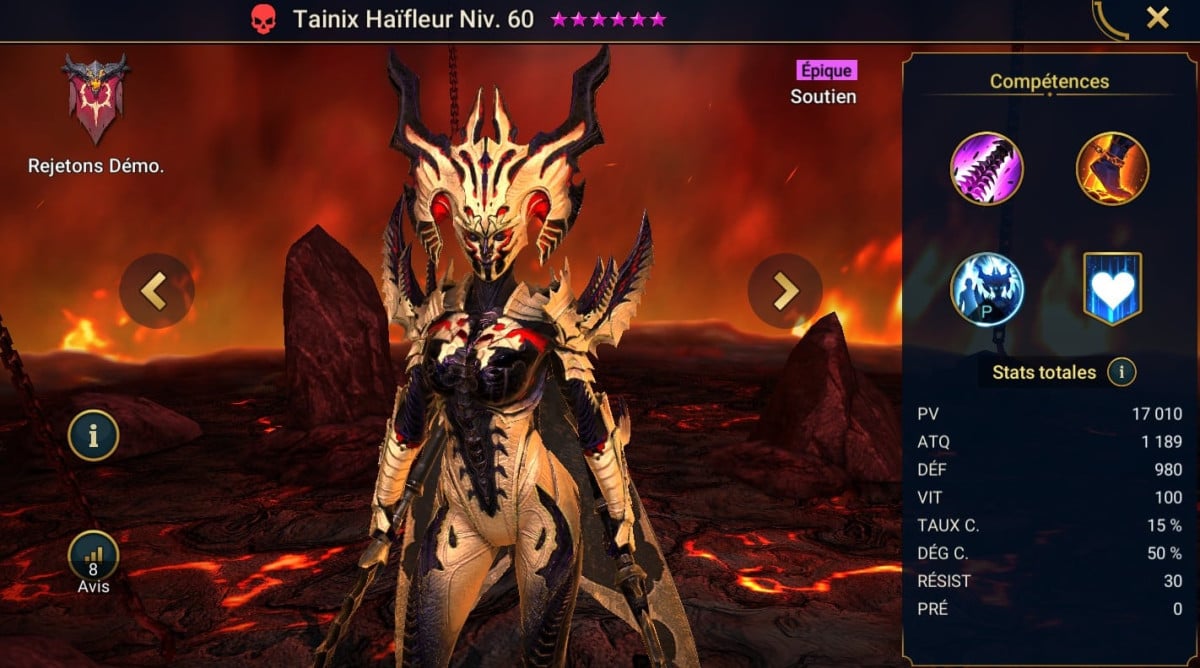This screenshot has height=668, width=1200.
Task: Go back using the curved arrow button
Action: tap(1111, 20)
